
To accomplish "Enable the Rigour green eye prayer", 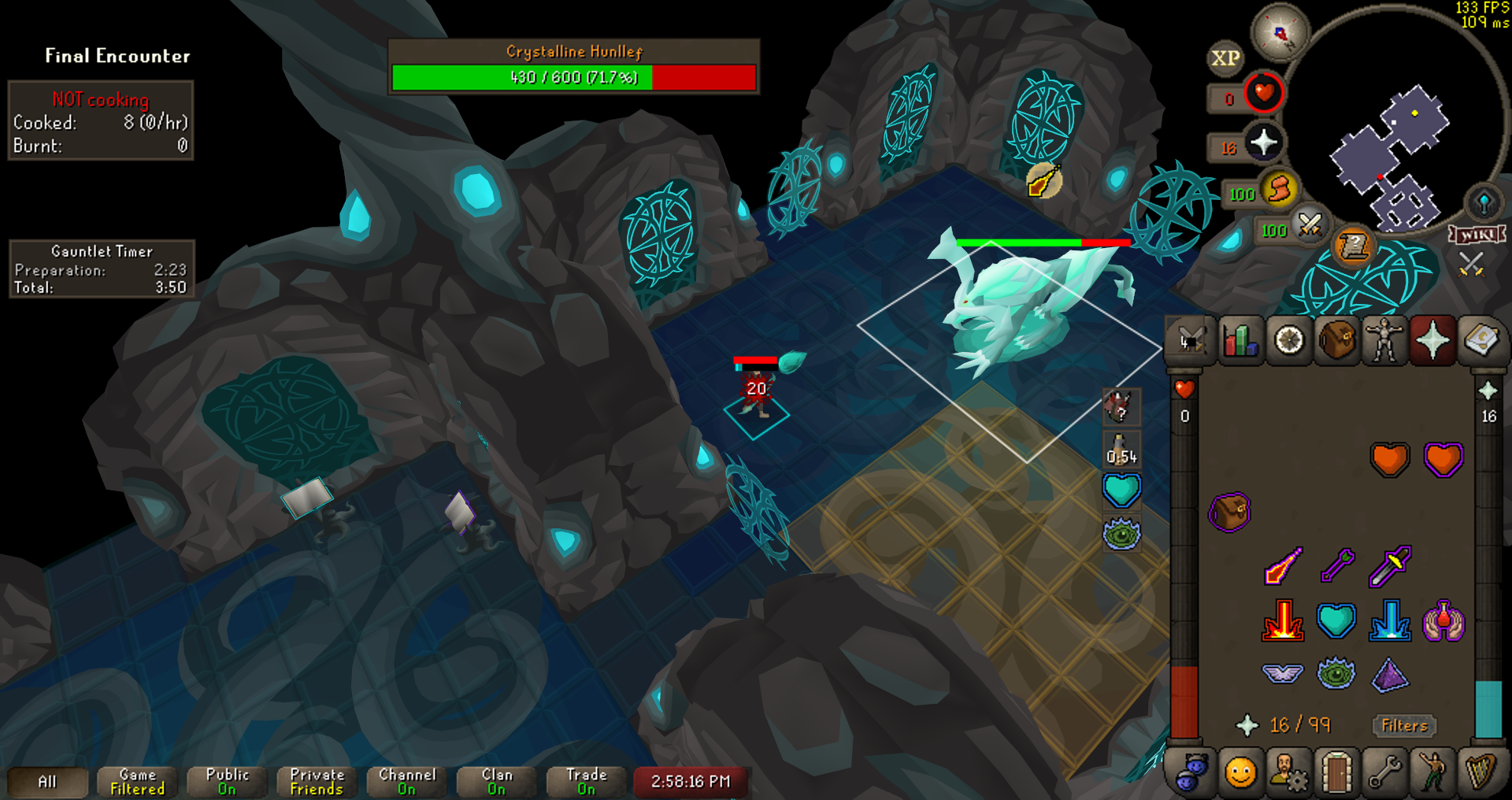I will pyautogui.click(x=1336, y=674).
